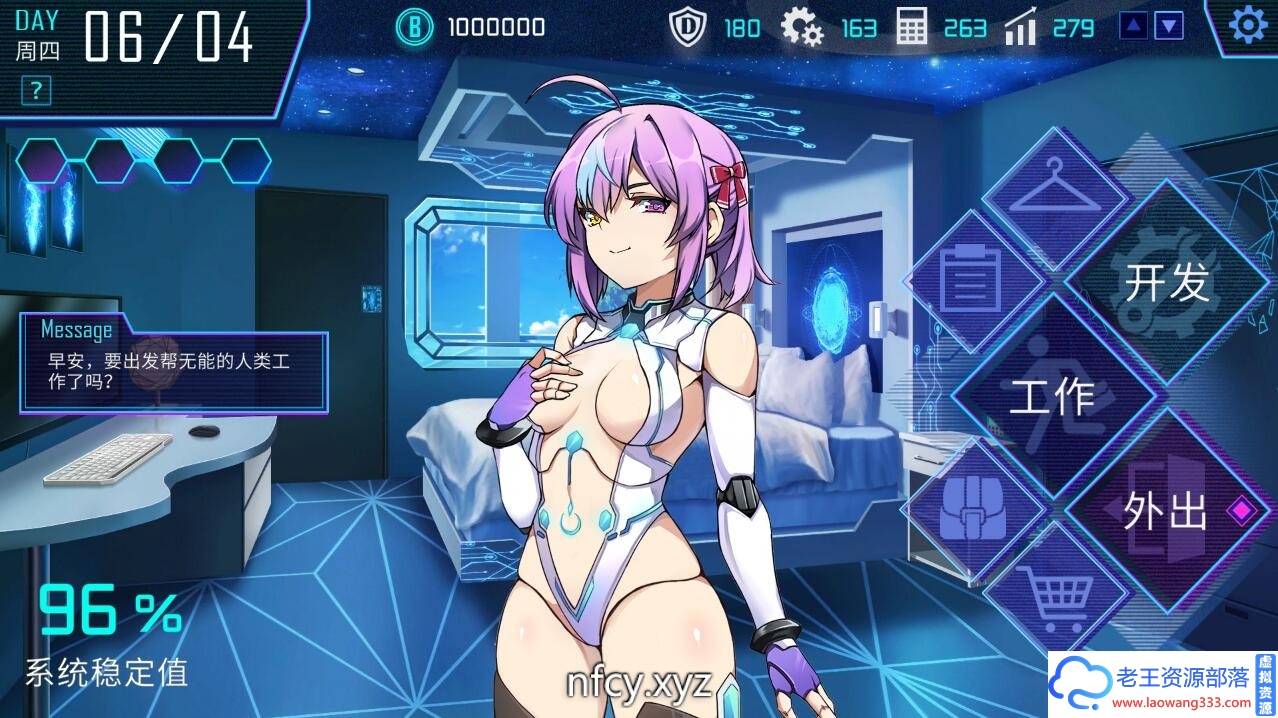Image resolution: width=1278 pixels, height=718 pixels.
Task: Open the 开发 development menu
Action: [1166, 283]
